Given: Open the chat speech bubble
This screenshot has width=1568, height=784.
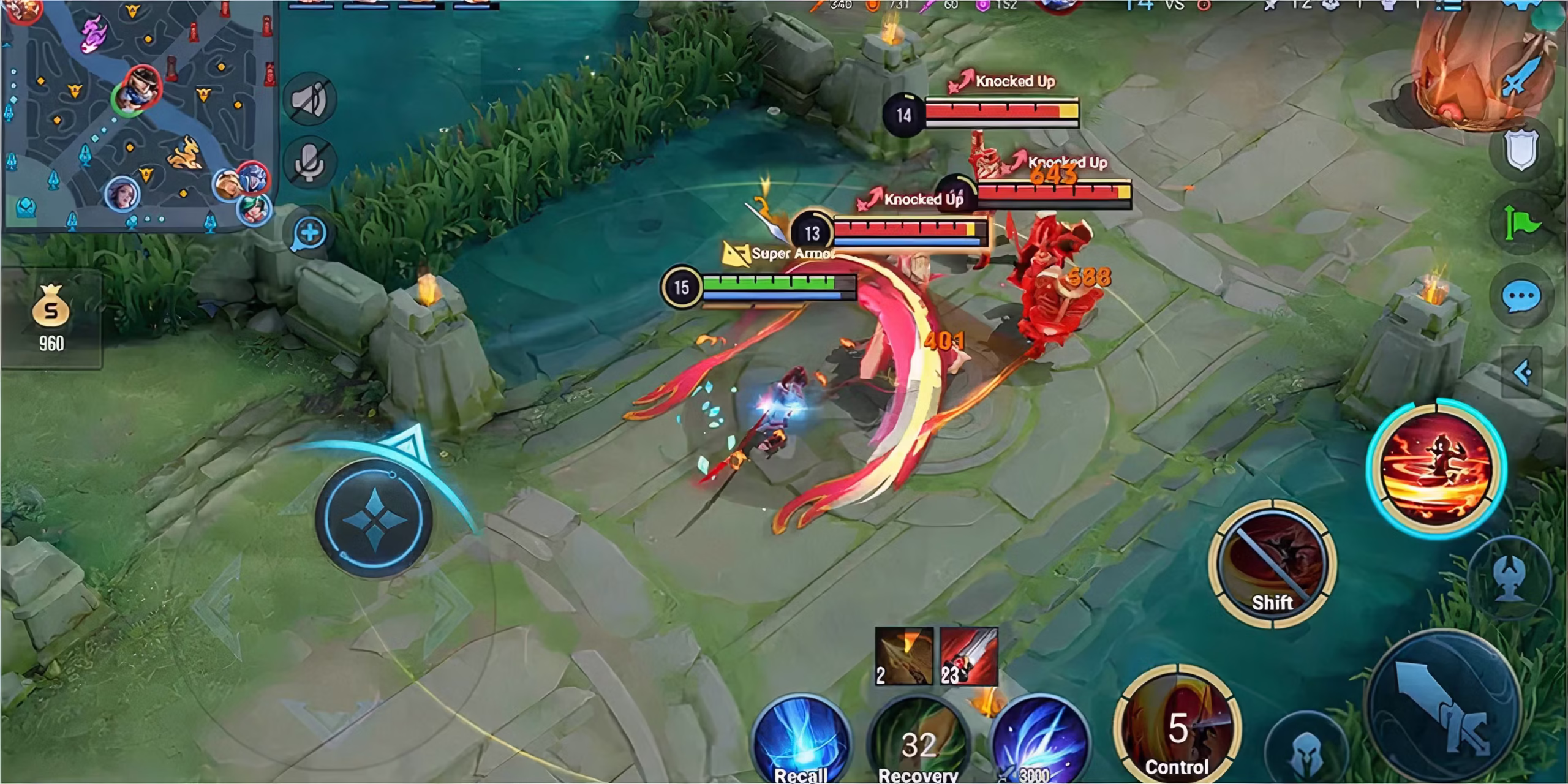Looking at the screenshot, I should click(x=1521, y=298).
